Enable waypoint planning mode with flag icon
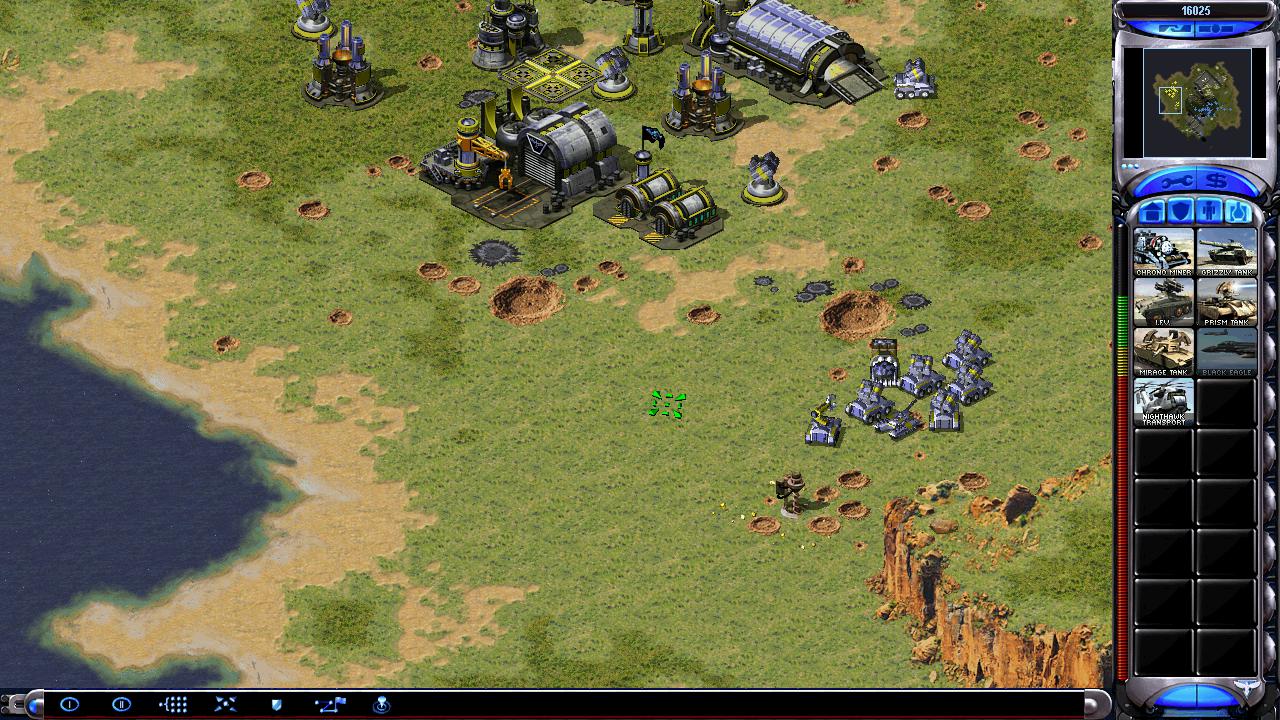Viewport: 1280px width, 720px height. coord(329,705)
